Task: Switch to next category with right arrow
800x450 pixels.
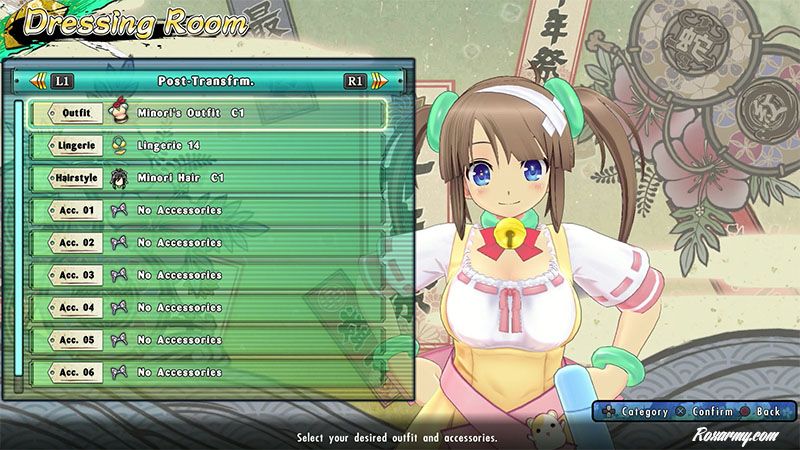Action: (x=376, y=81)
